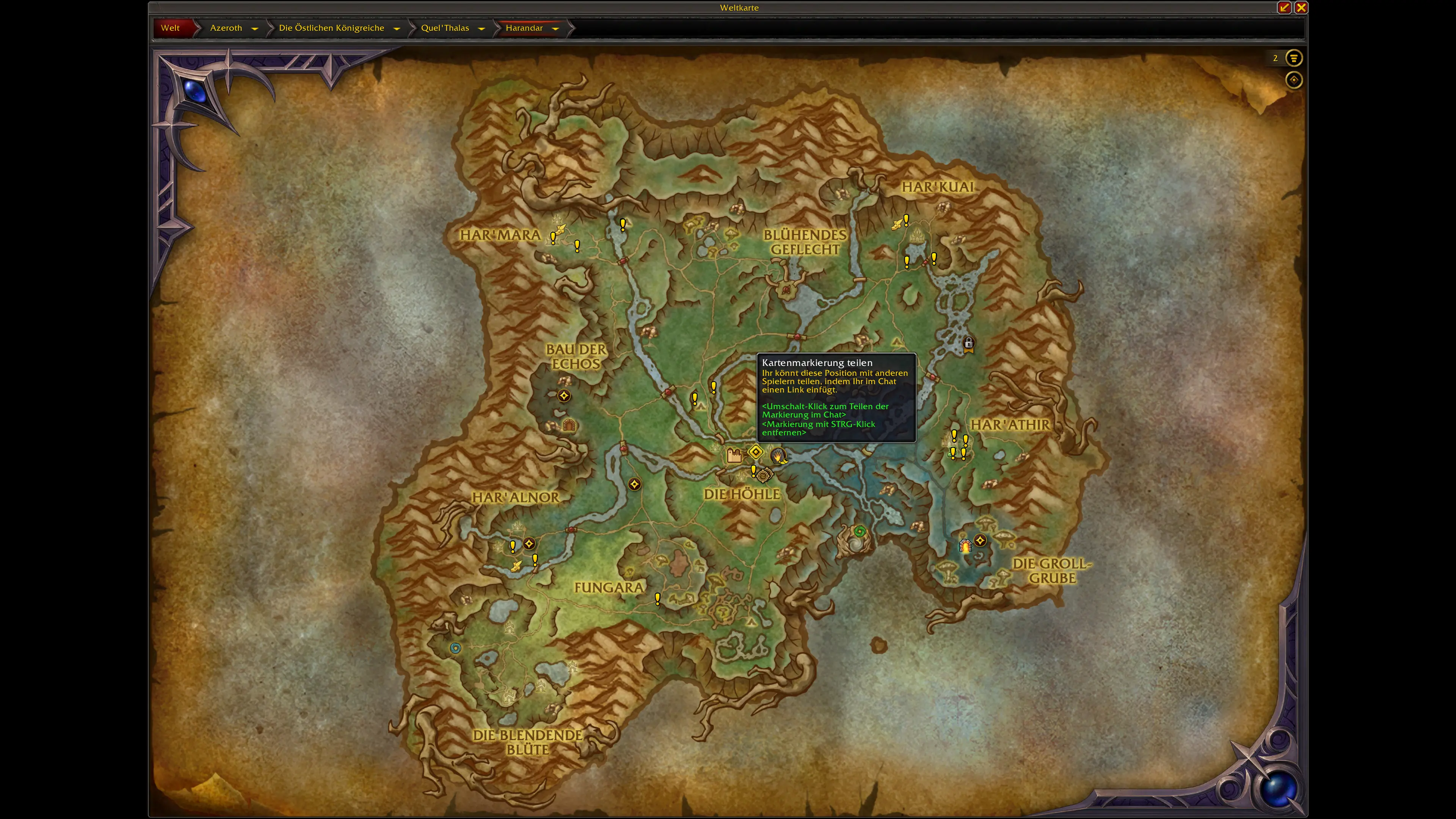Select the padlock marker below Har'kuai
The image size is (1456, 819).
point(969,344)
